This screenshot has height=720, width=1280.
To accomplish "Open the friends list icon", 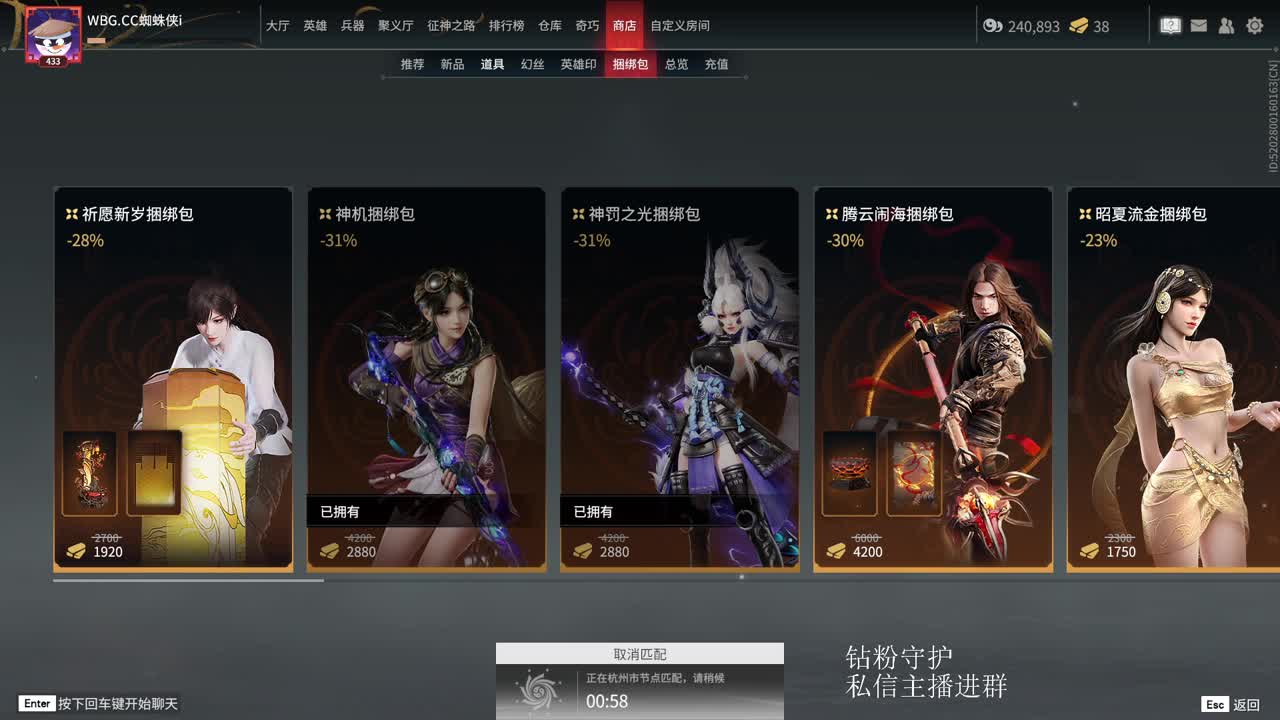I will point(1227,26).
